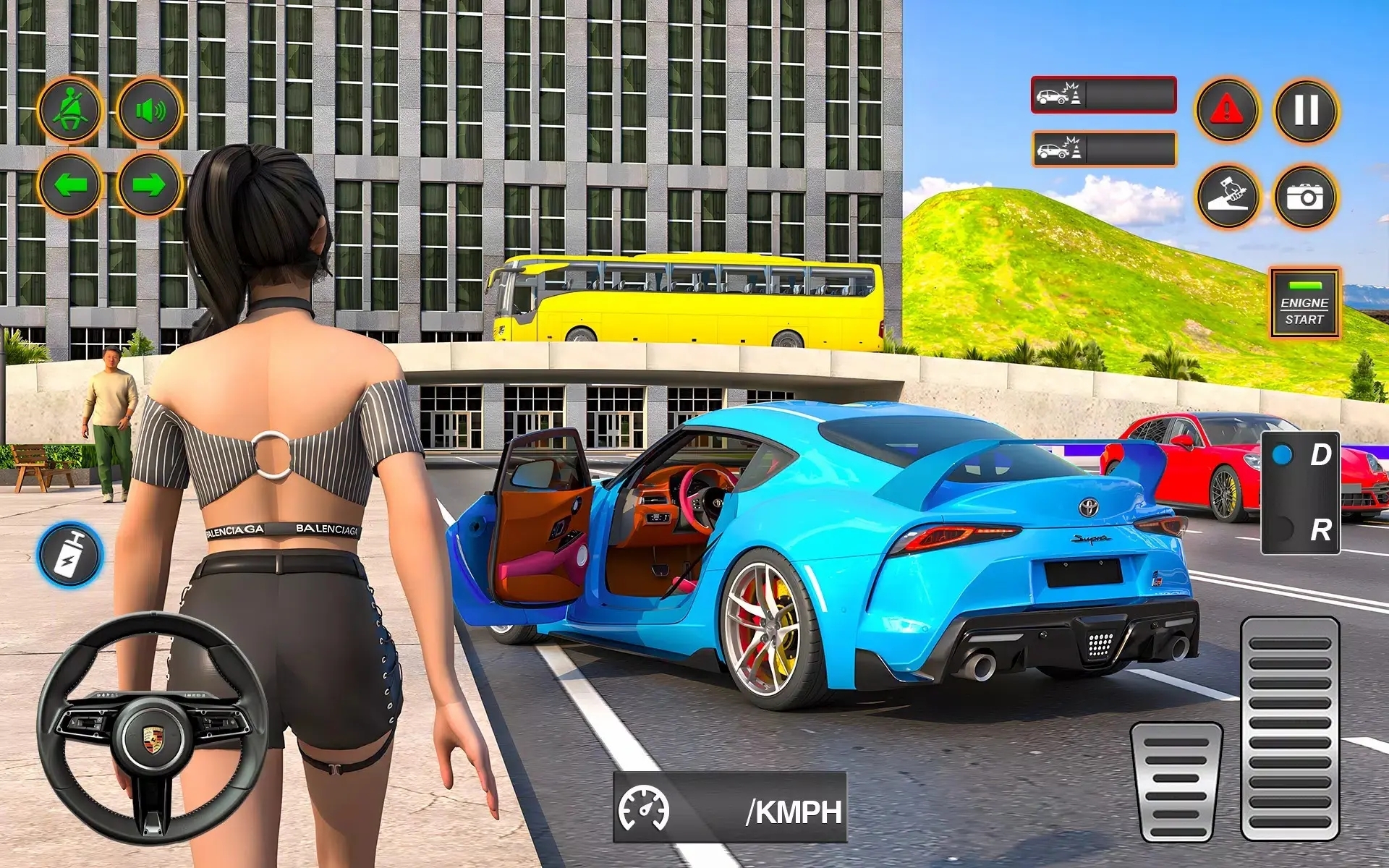1389x868 pixels.
Task: Toggle the seatbelt button
Action: coord(70,111)
